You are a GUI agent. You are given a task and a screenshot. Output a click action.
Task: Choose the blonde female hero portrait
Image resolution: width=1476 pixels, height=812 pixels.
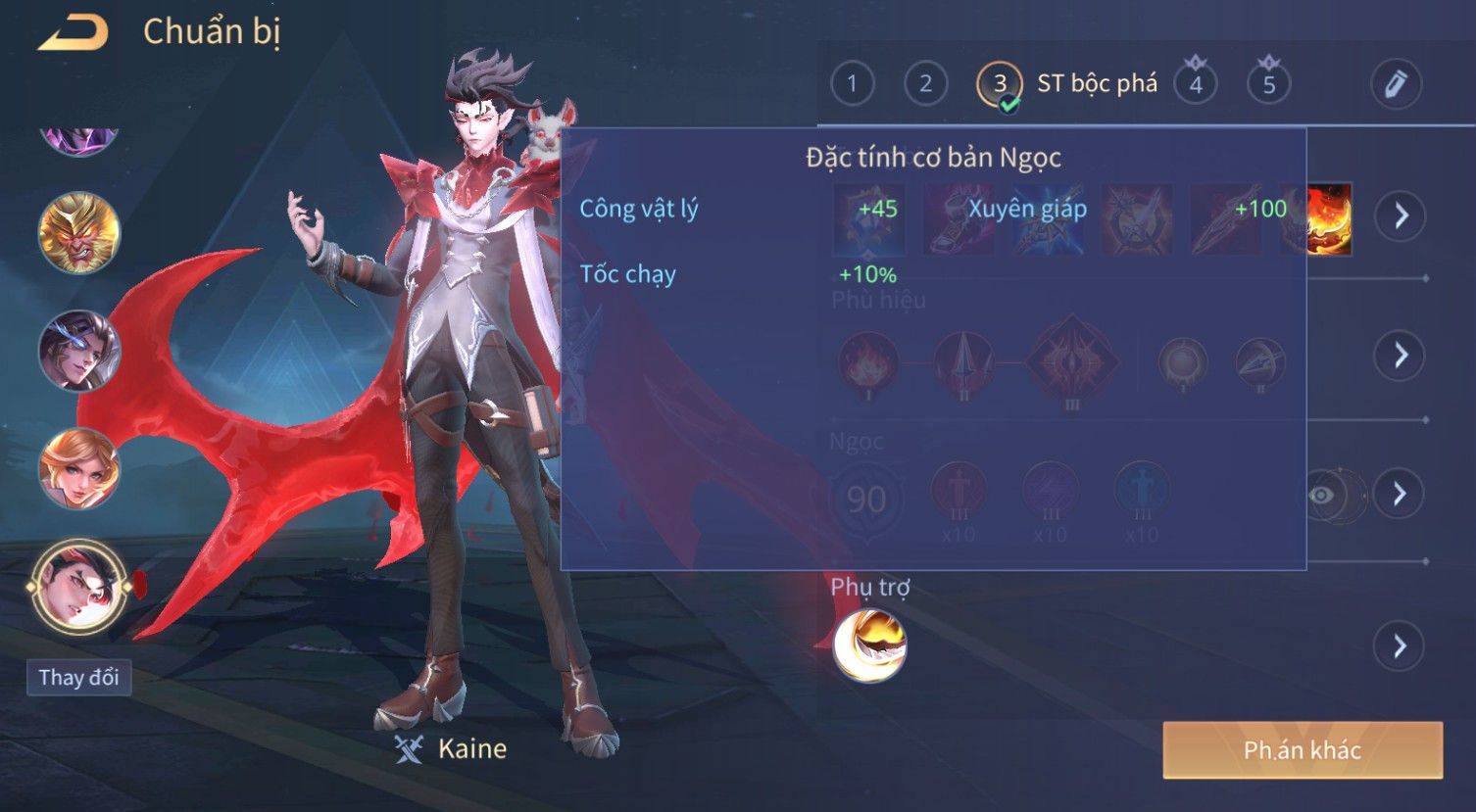click(78, 468)
